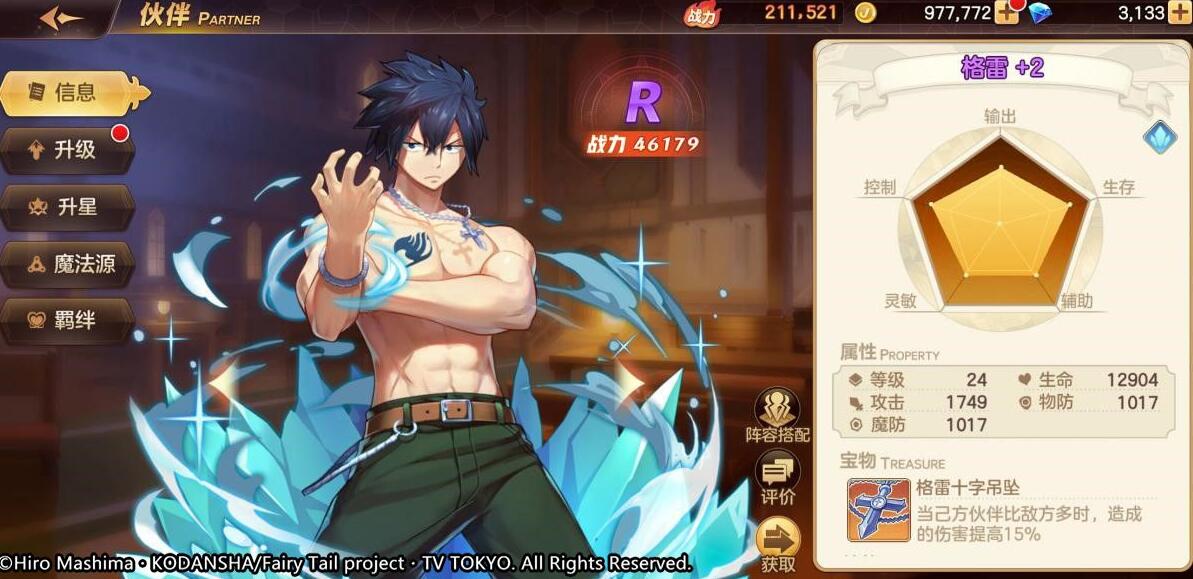Open the 评价 reviews button

tap(777, 477)
